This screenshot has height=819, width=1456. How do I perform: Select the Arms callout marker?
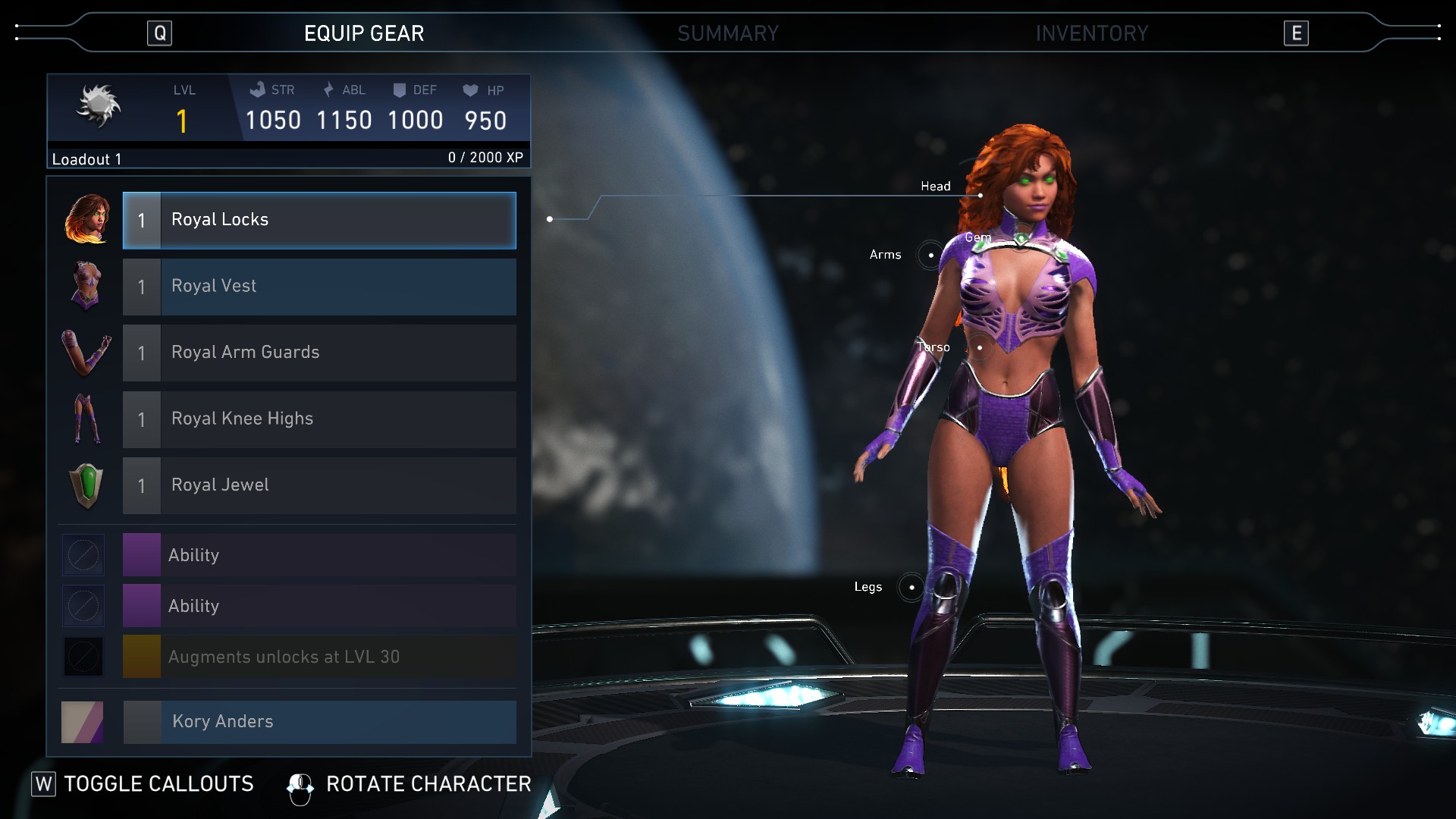(x=930, y=255)
